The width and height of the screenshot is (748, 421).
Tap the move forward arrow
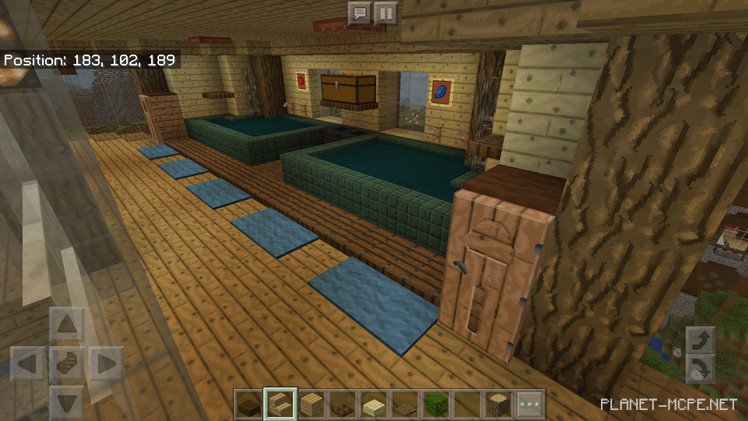tap(67, 324)
